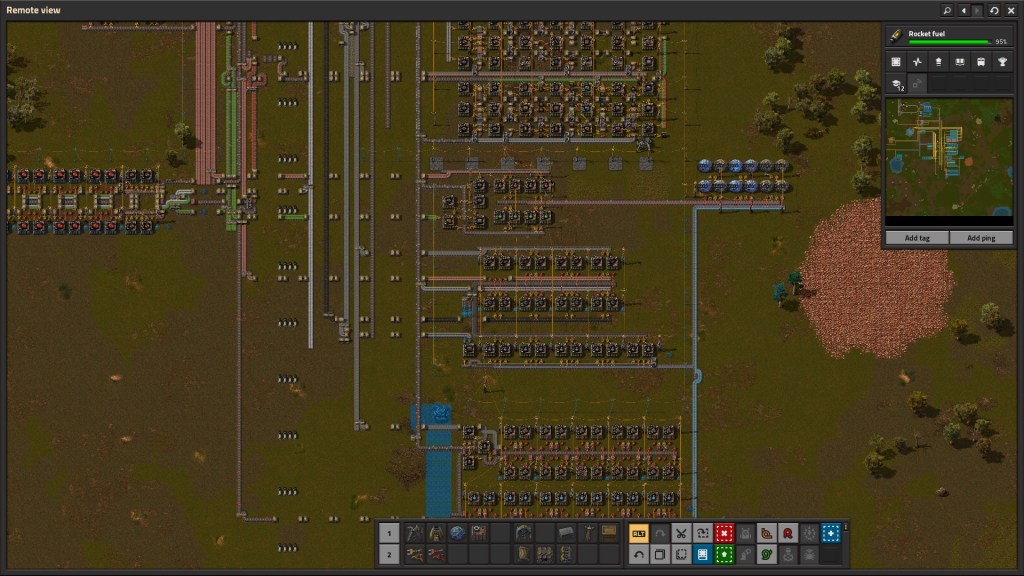Select the first quickbar row button
The height and width of the screenshot is (576, 1024).
(x=390, y=533)
